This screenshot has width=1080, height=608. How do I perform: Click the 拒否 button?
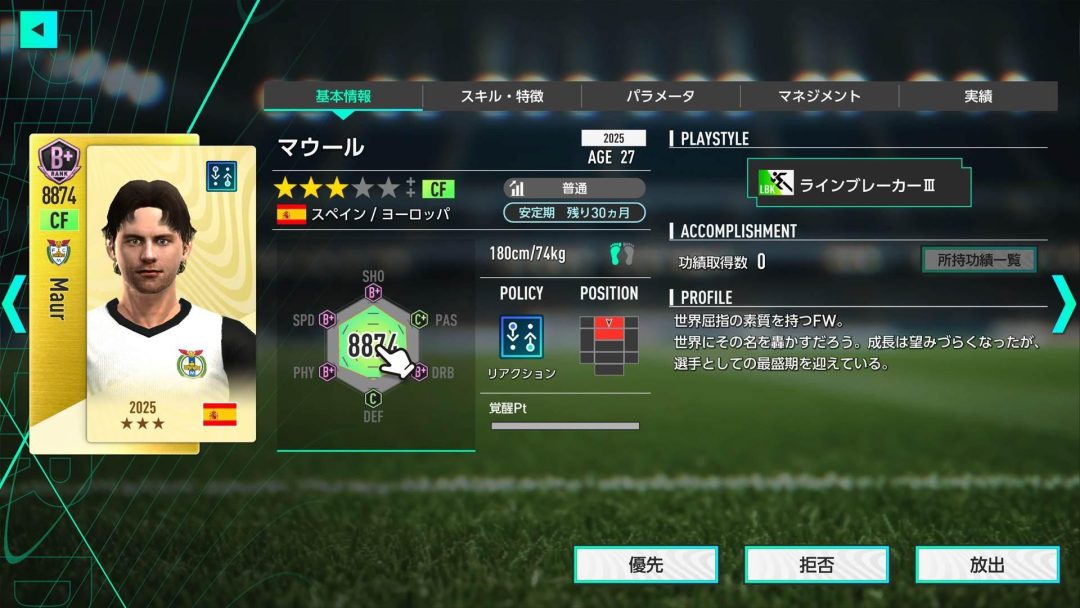[x=816, y=565]
